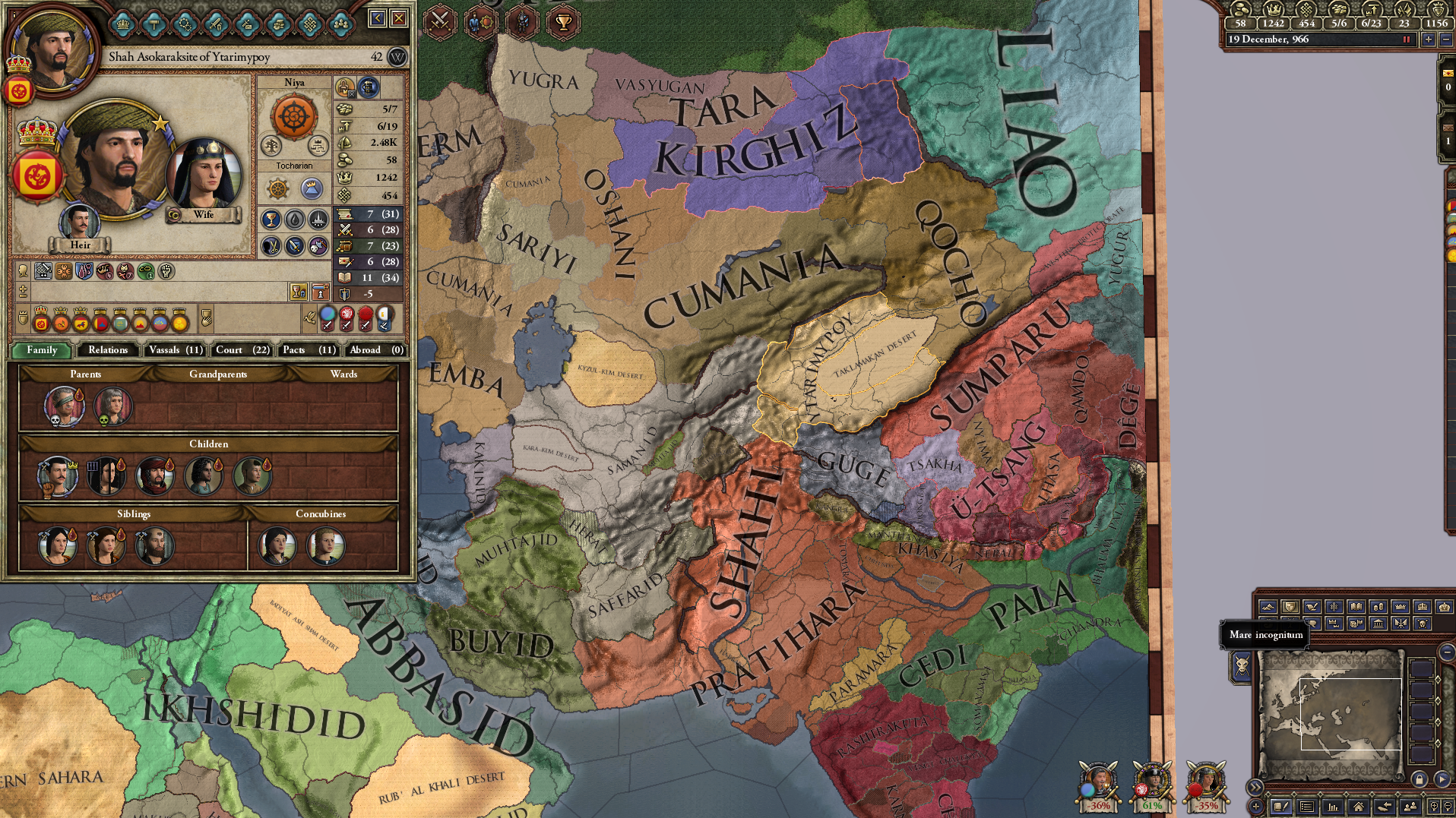Collapse the minimap with the minus circle
Viewport: 1456px width, 818px height.
[x=1446, y=652]
